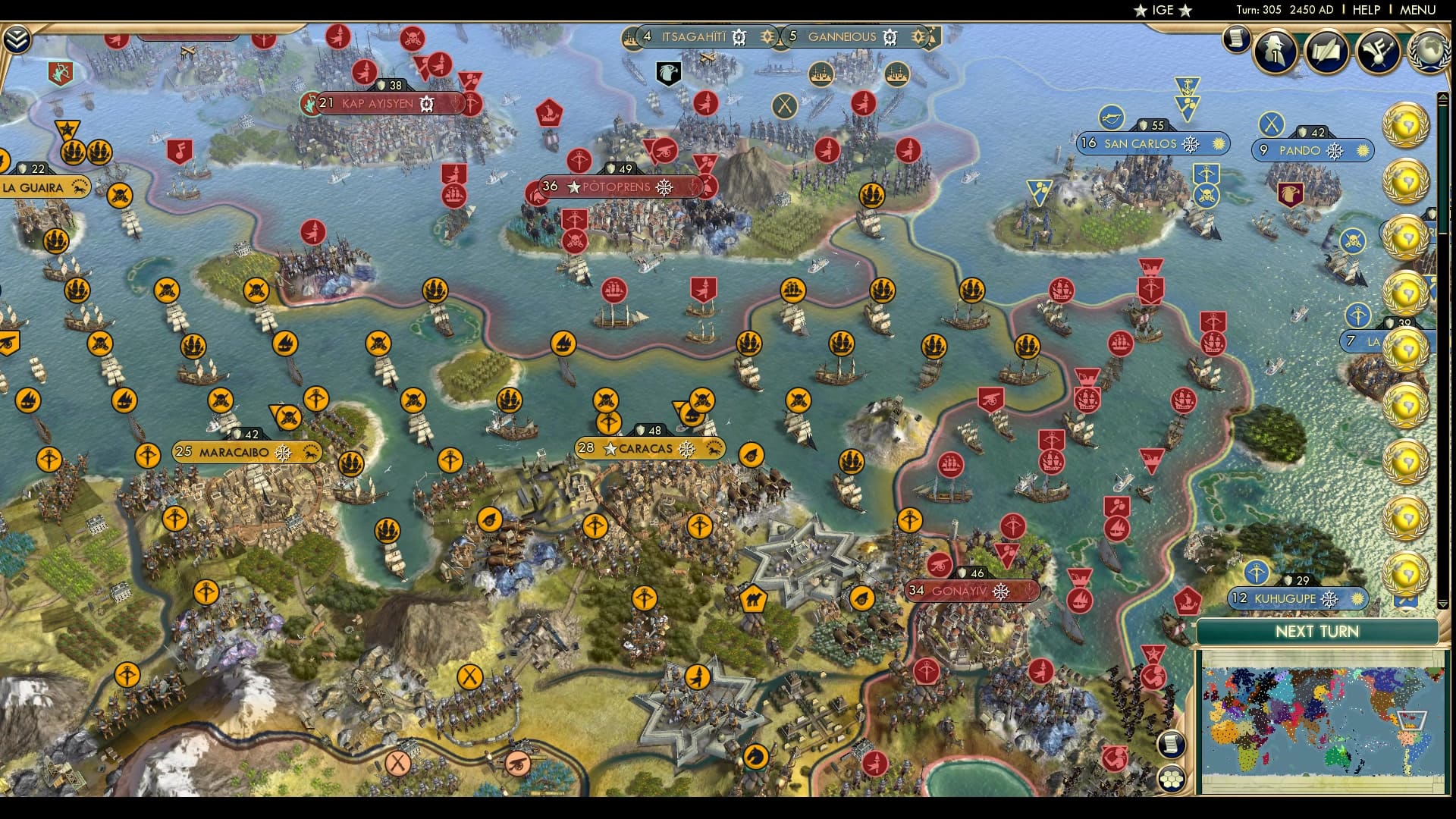Toggle strategic view with the hex-grid icon
The image size is (1456, 819).
coord(1172,779)
